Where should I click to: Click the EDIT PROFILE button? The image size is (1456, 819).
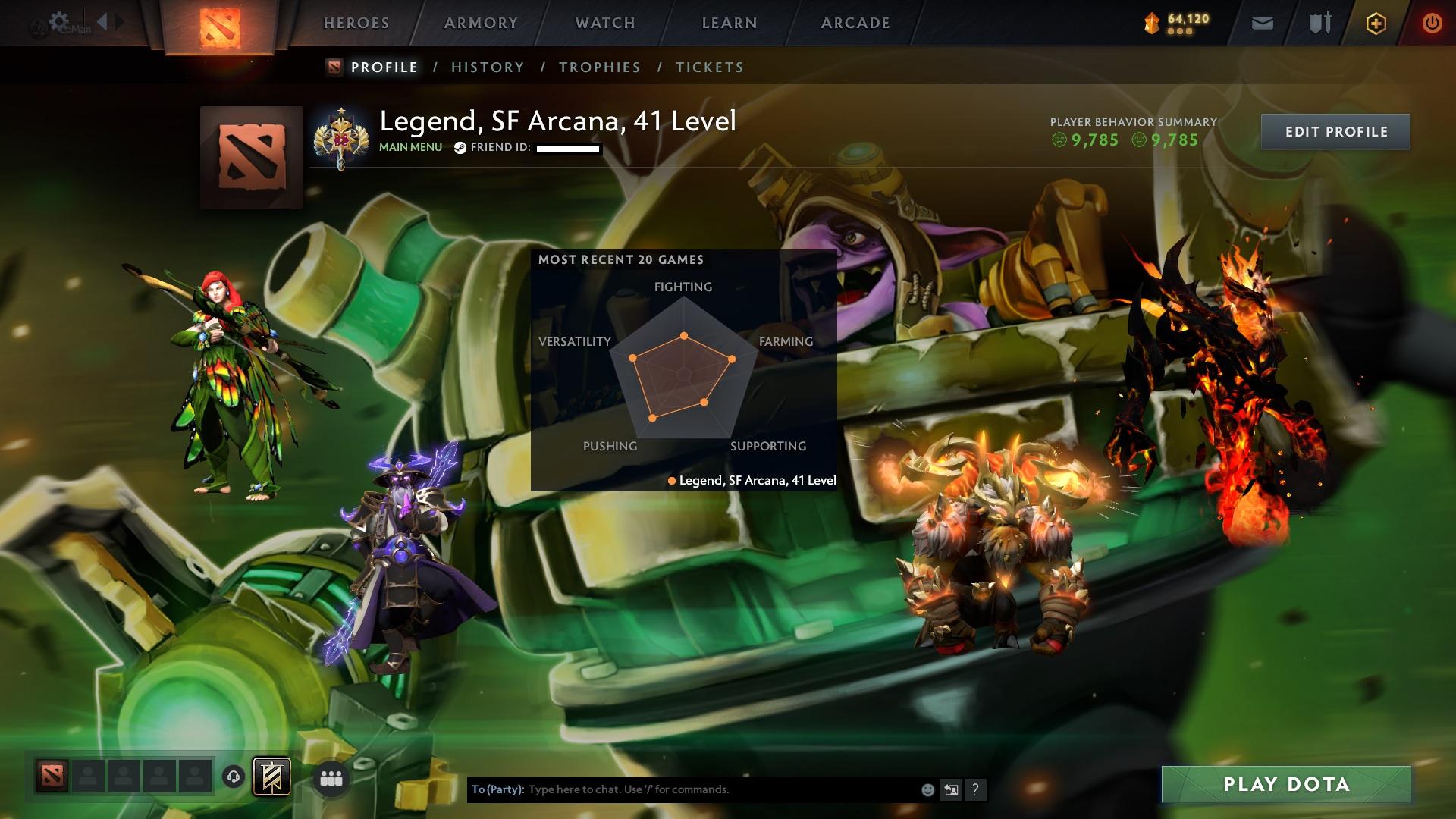(x=1337, y=130)
